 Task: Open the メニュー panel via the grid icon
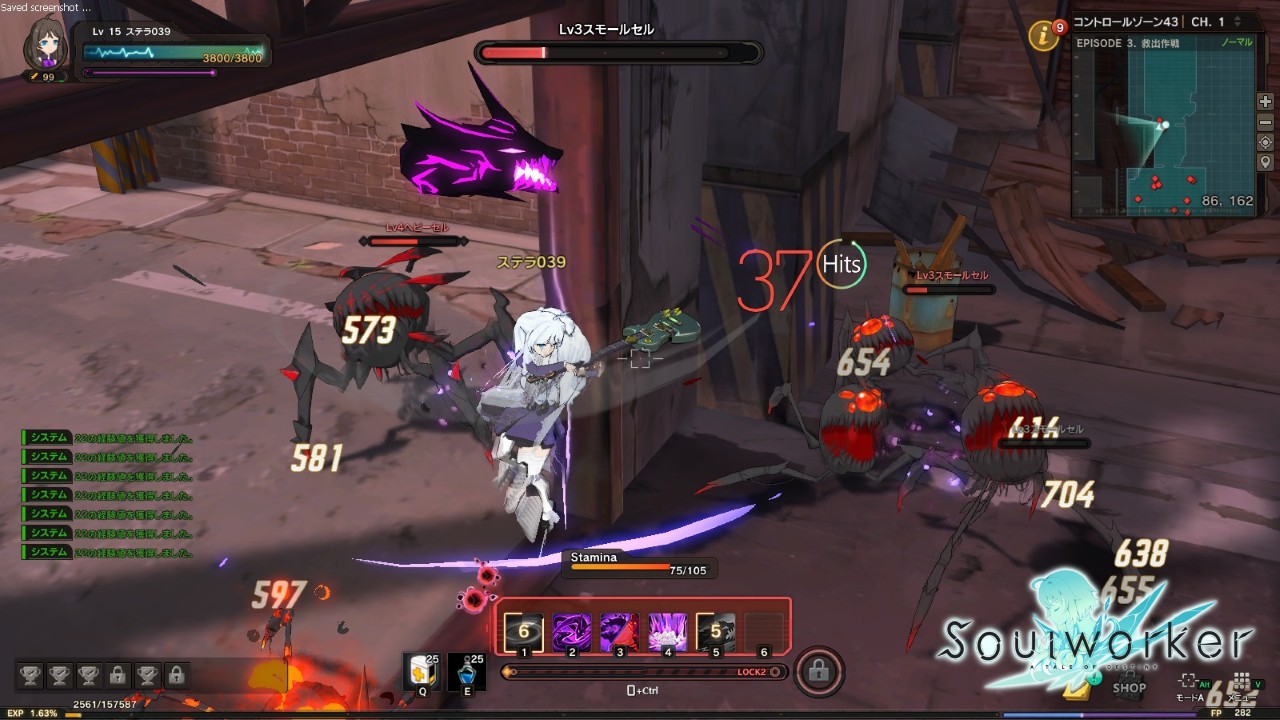click(1241, 680)
